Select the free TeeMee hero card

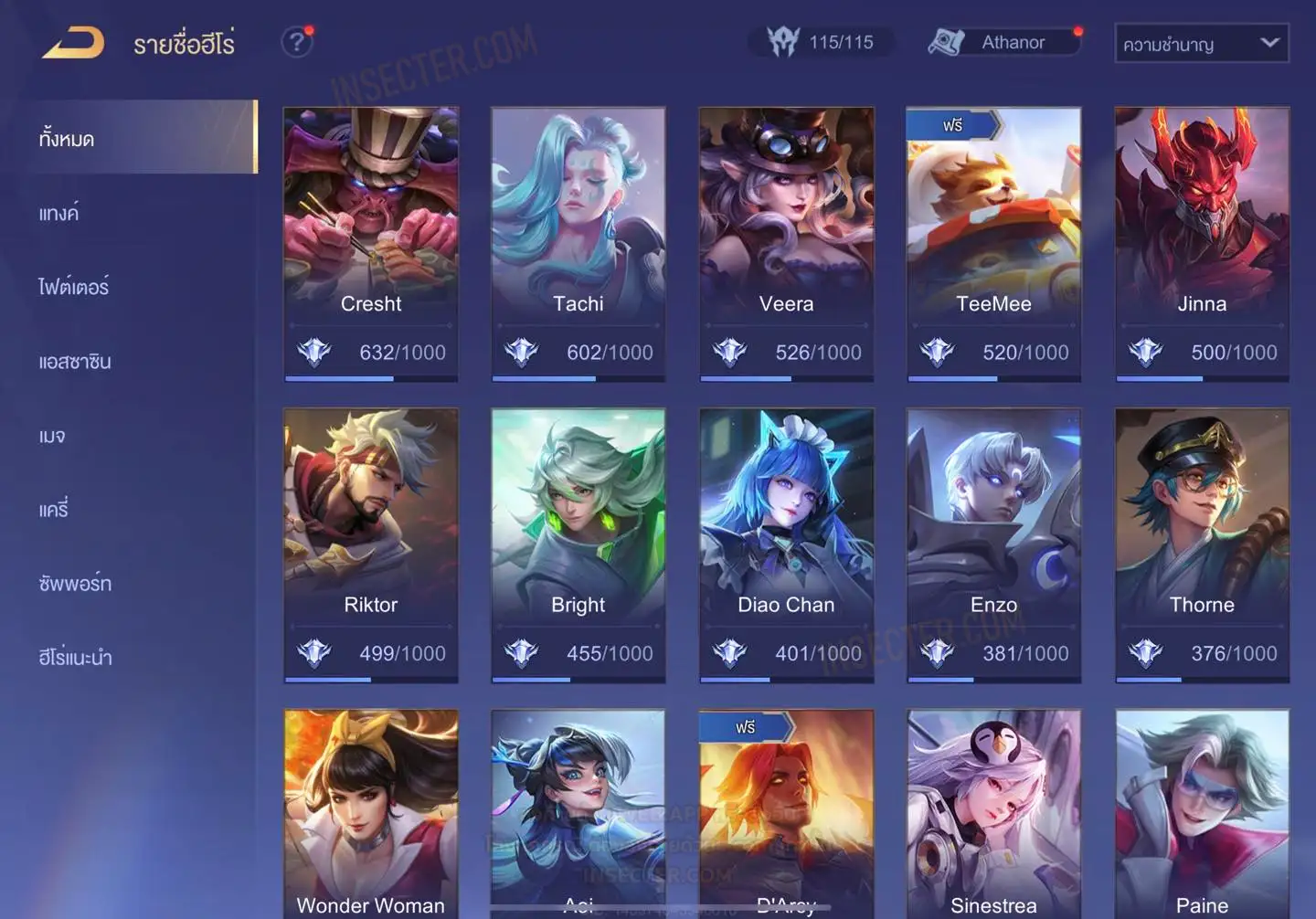click(x=993, y=243)
